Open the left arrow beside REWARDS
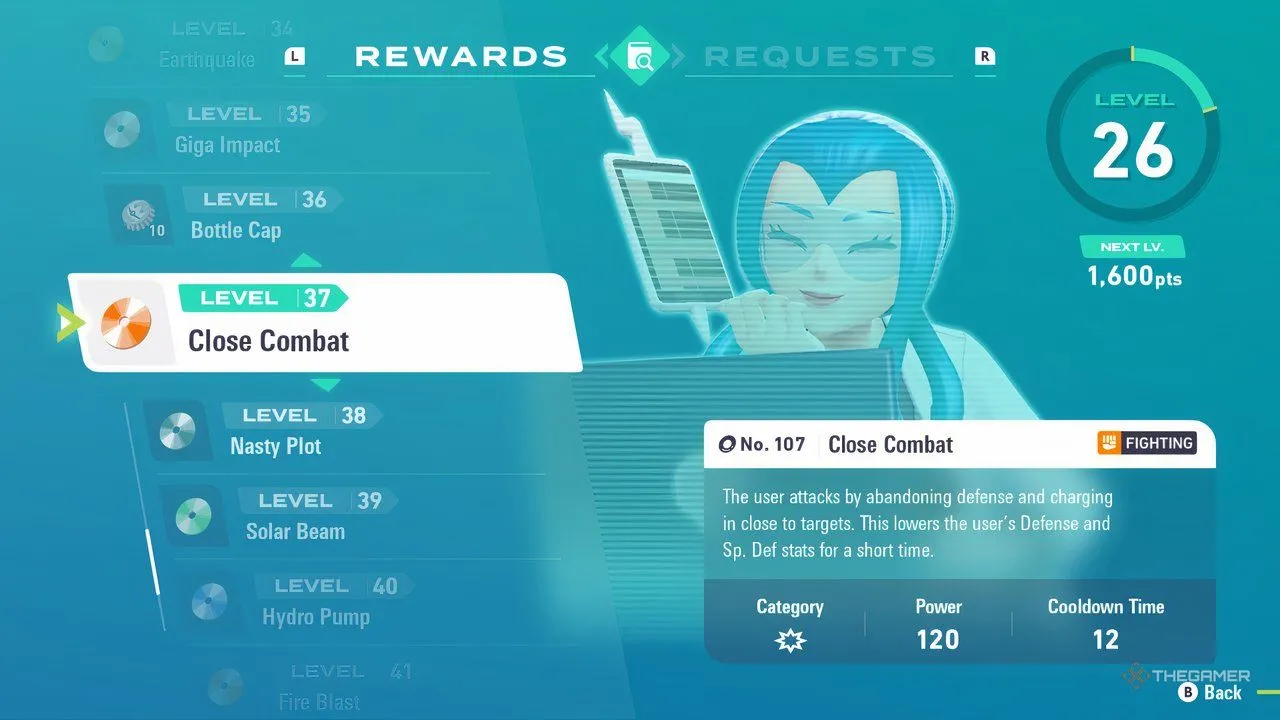 coord(604,56)
